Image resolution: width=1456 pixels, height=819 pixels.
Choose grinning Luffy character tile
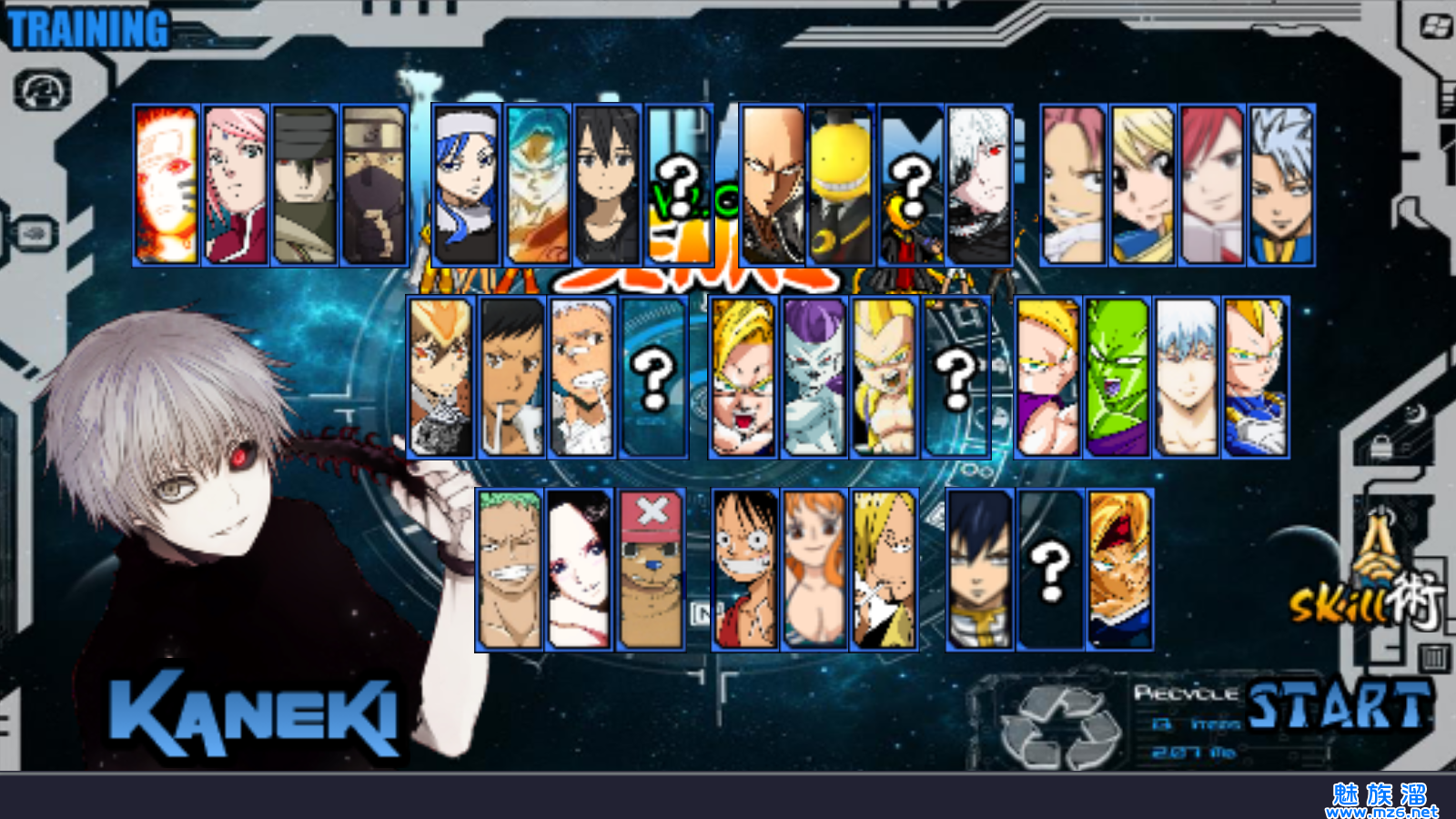click(745, 570)
